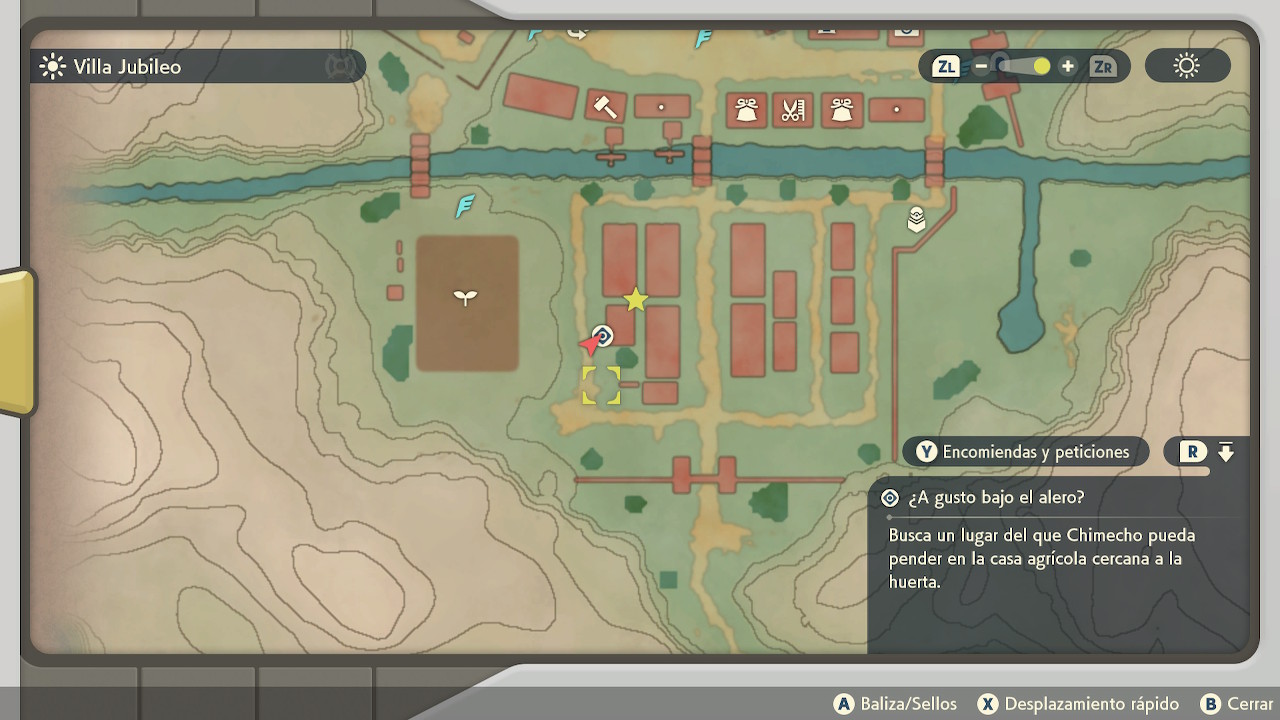The width and height of the screenshot is (1280, 720).
Task: Zoom out with the minus button
Action: [981, 67]
